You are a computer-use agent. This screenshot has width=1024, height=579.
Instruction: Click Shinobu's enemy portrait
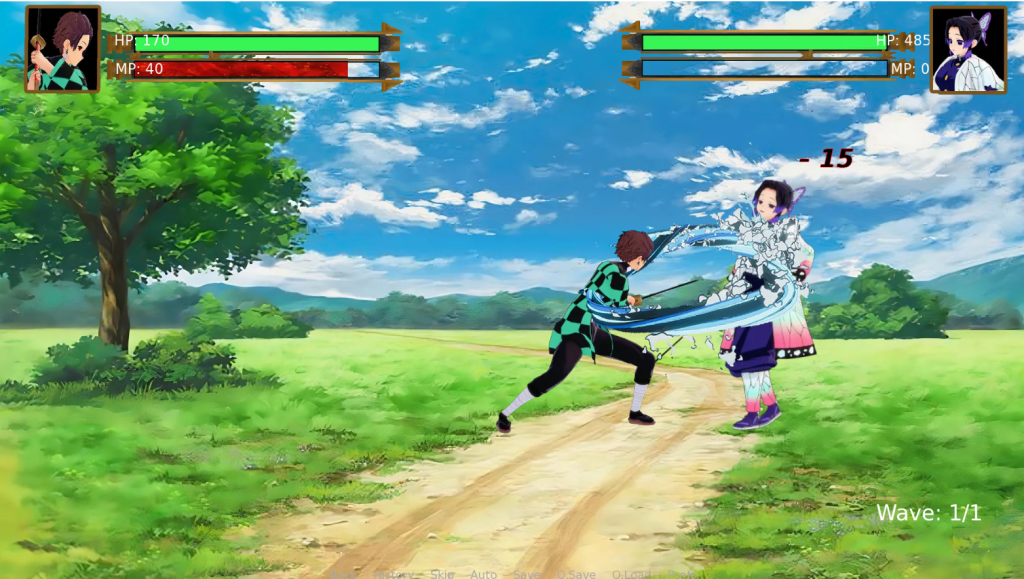coord(968,49)
